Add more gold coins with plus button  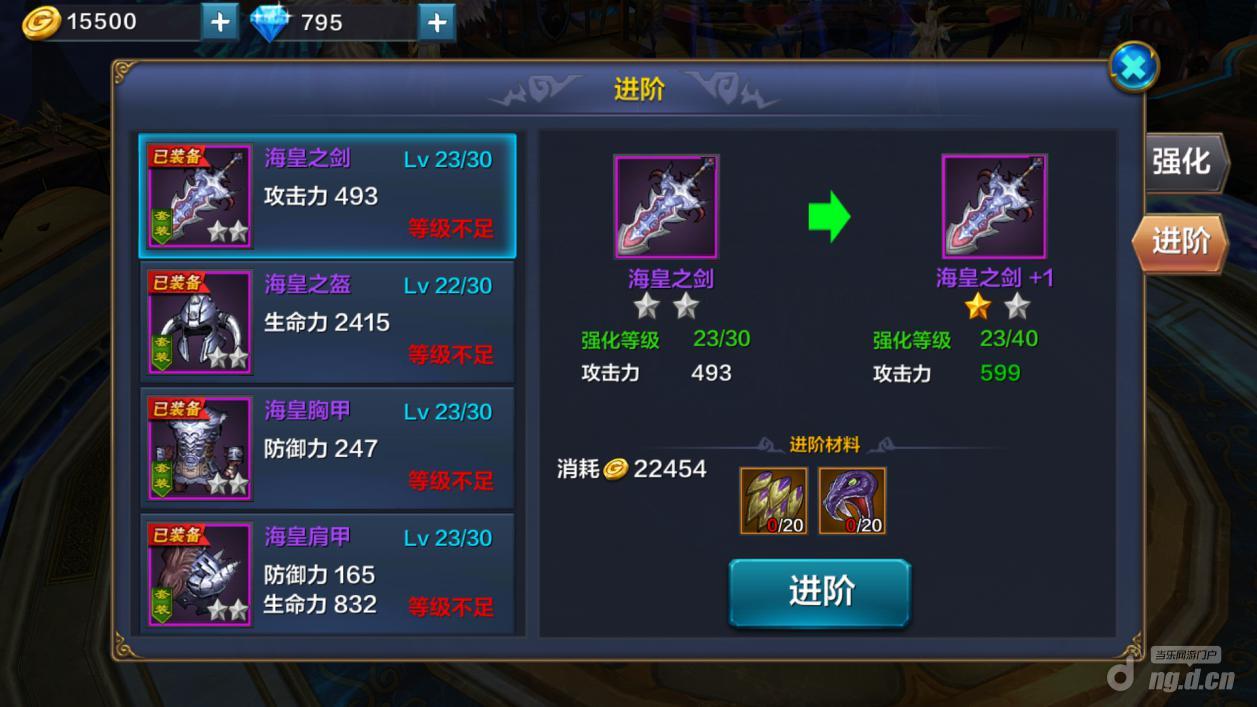(x=220, y=22)
